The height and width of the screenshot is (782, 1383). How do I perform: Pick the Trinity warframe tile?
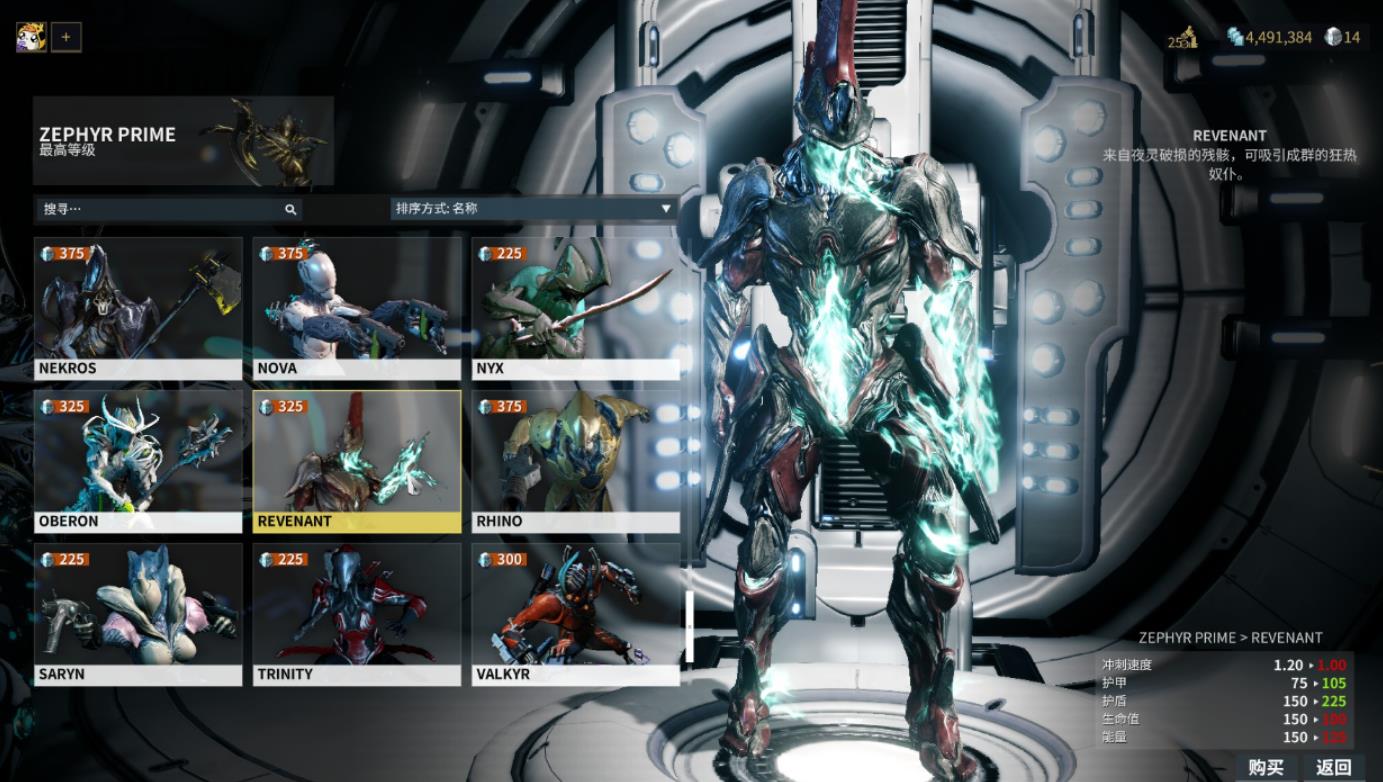tap(357, 614)
